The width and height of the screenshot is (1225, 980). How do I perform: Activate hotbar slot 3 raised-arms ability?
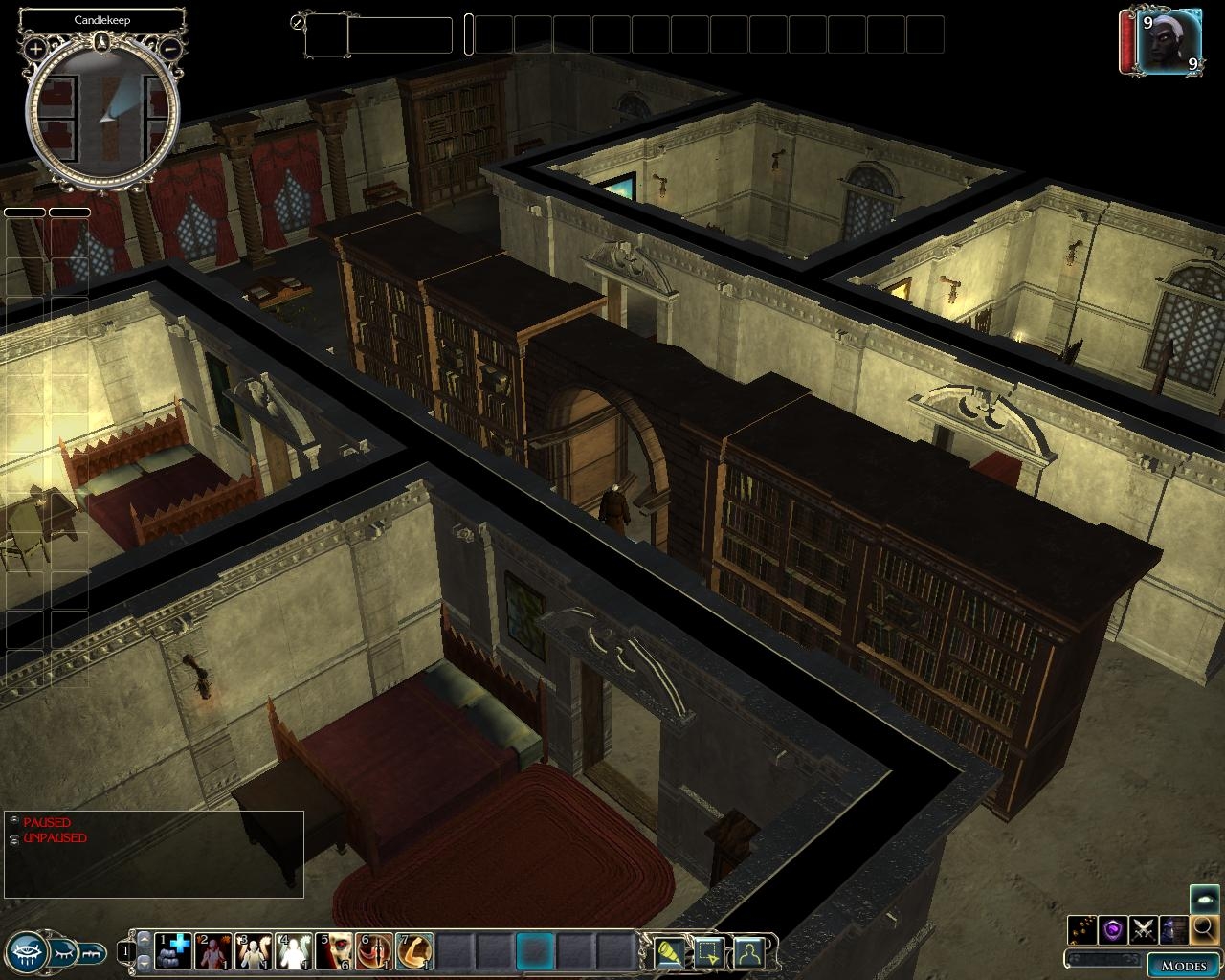pyautogui.click(x=255, y=952)
